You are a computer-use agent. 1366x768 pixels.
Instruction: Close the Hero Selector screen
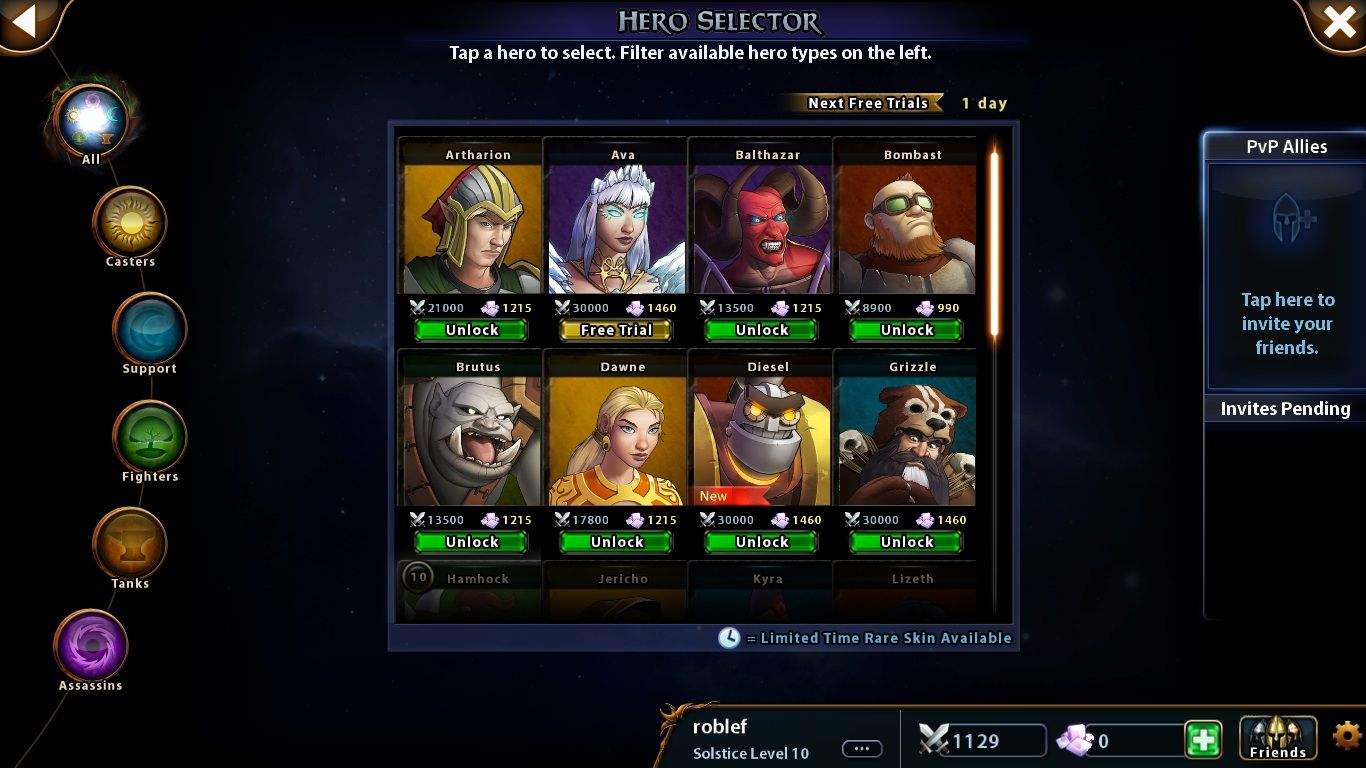coord(1339,21)
